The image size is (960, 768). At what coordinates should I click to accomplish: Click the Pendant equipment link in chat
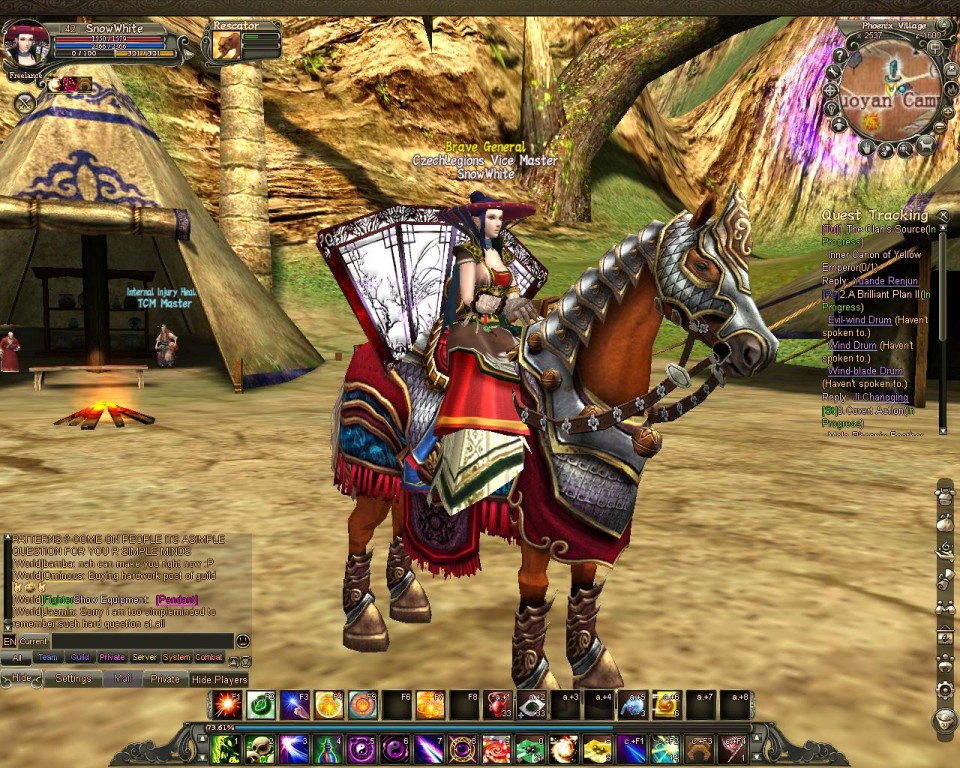click(176, 599)
